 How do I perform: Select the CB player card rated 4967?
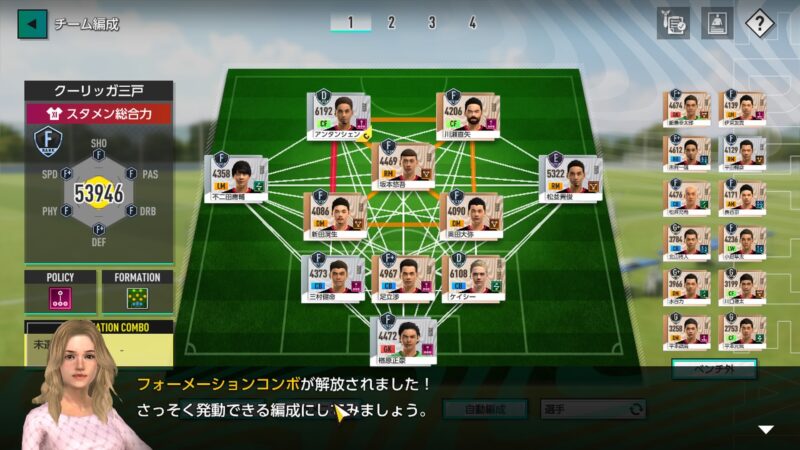(x=403, y=278)
